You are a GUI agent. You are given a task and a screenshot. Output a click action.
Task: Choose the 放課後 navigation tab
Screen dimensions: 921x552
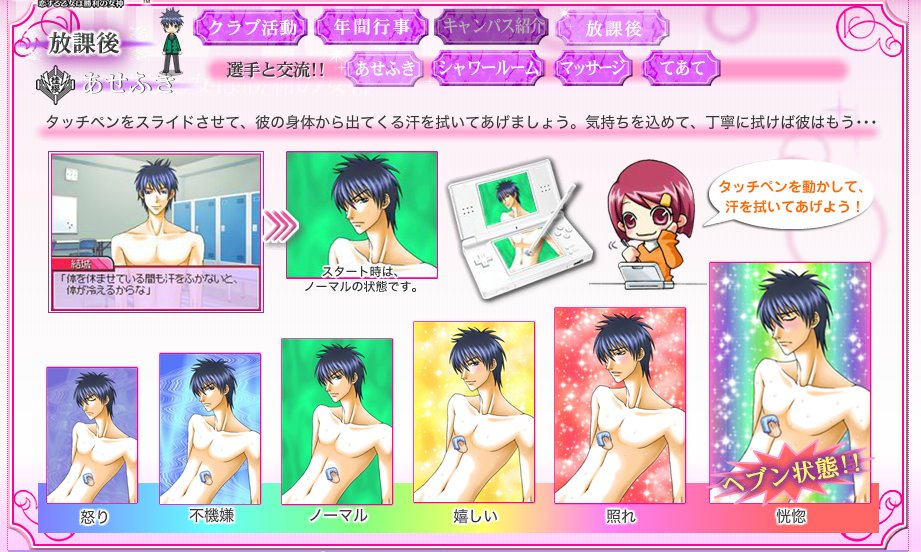[614, 29]
